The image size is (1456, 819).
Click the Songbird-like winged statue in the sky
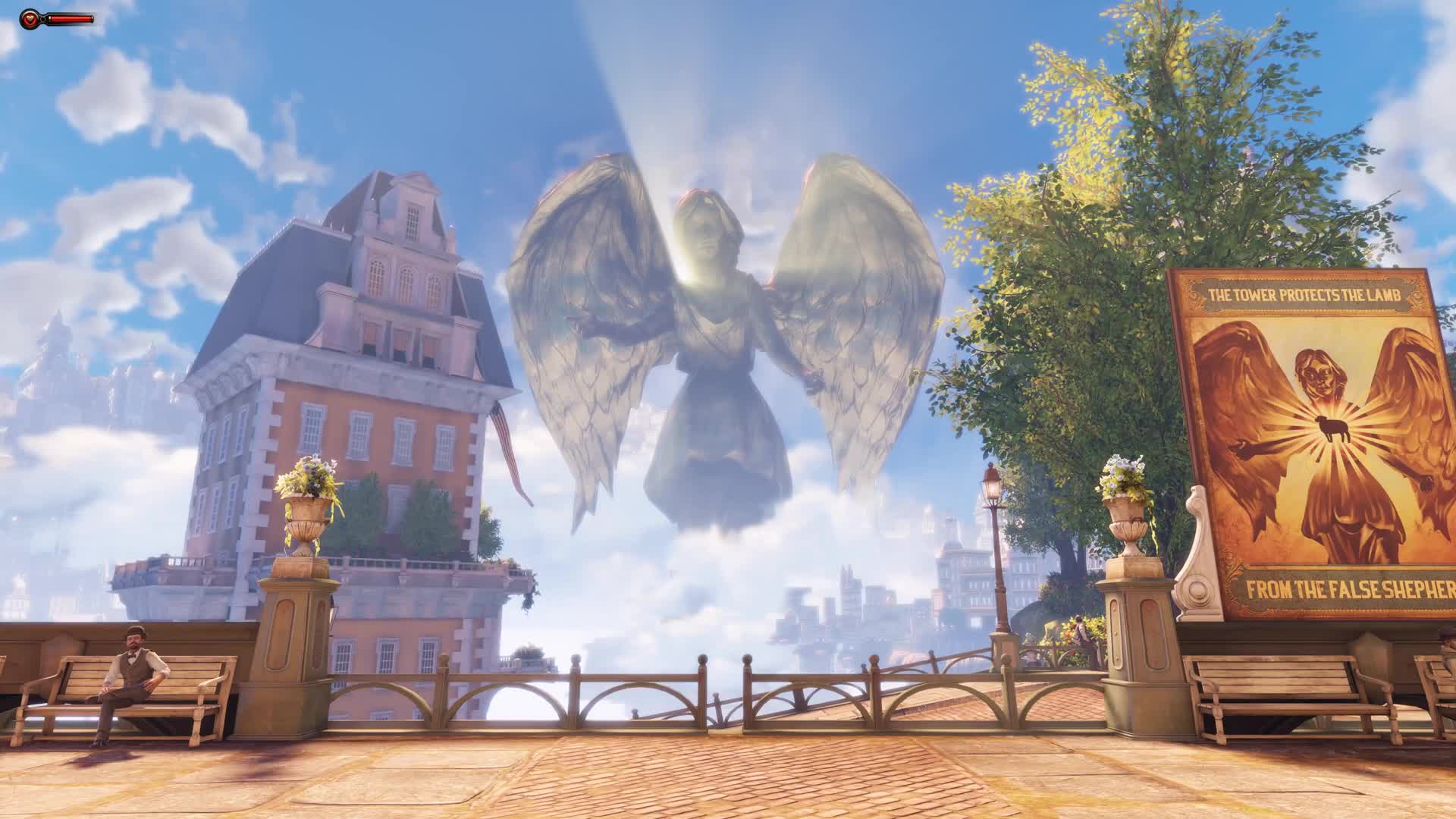click(713, 326)
